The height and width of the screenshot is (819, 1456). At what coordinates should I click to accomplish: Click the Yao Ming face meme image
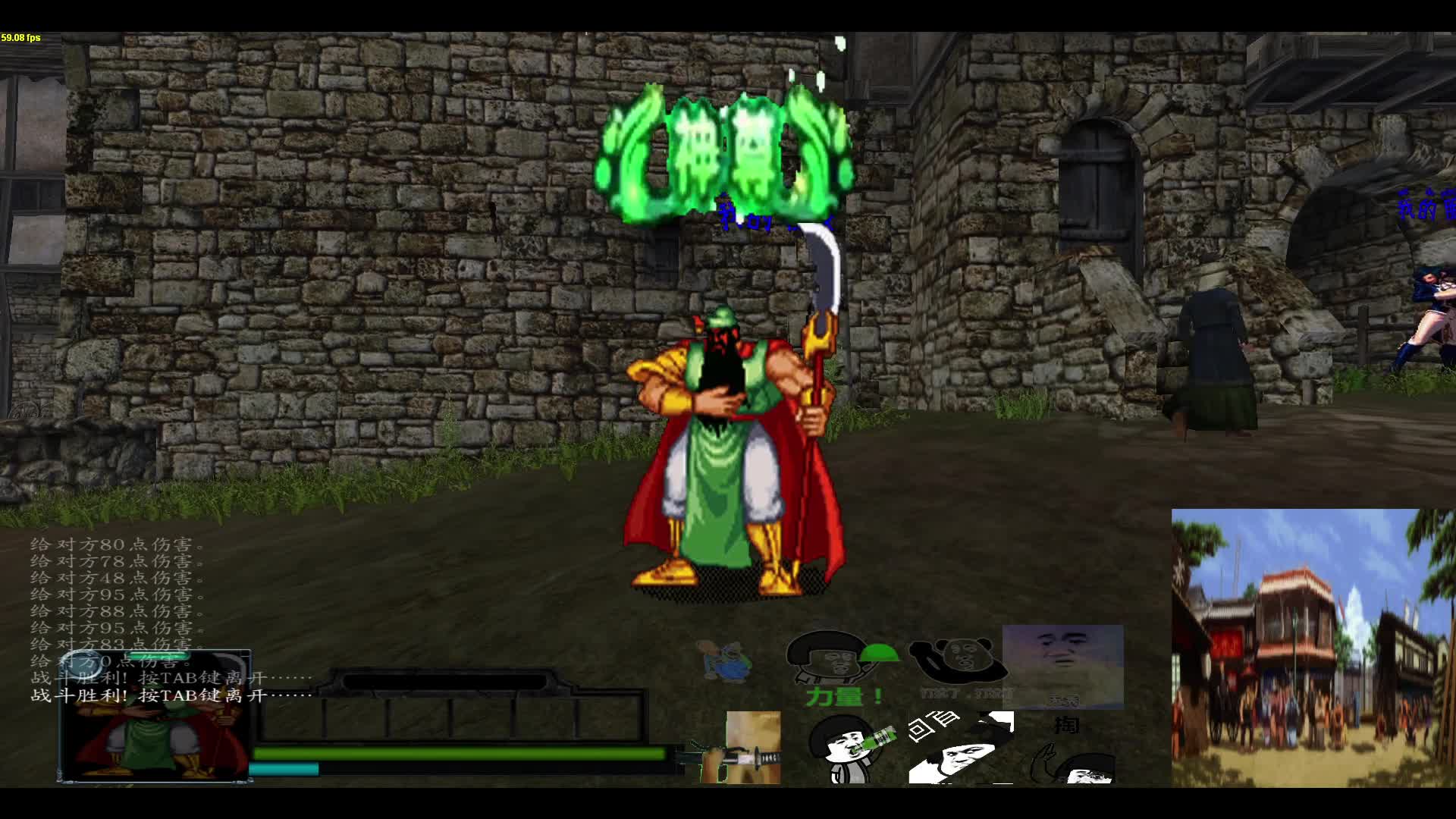coord(1062,664)
